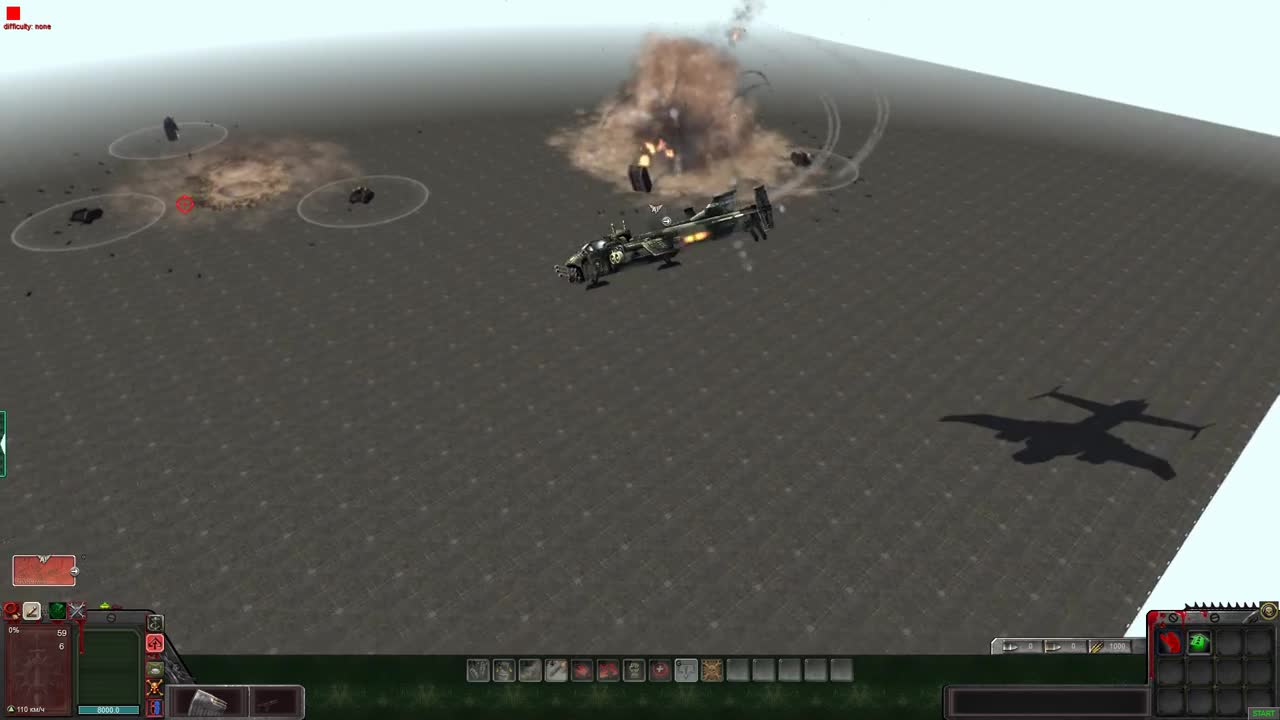1280x720 pixels.
Task: Select the skull grenade ability in the action bar
Action: [x=634, y=670]
